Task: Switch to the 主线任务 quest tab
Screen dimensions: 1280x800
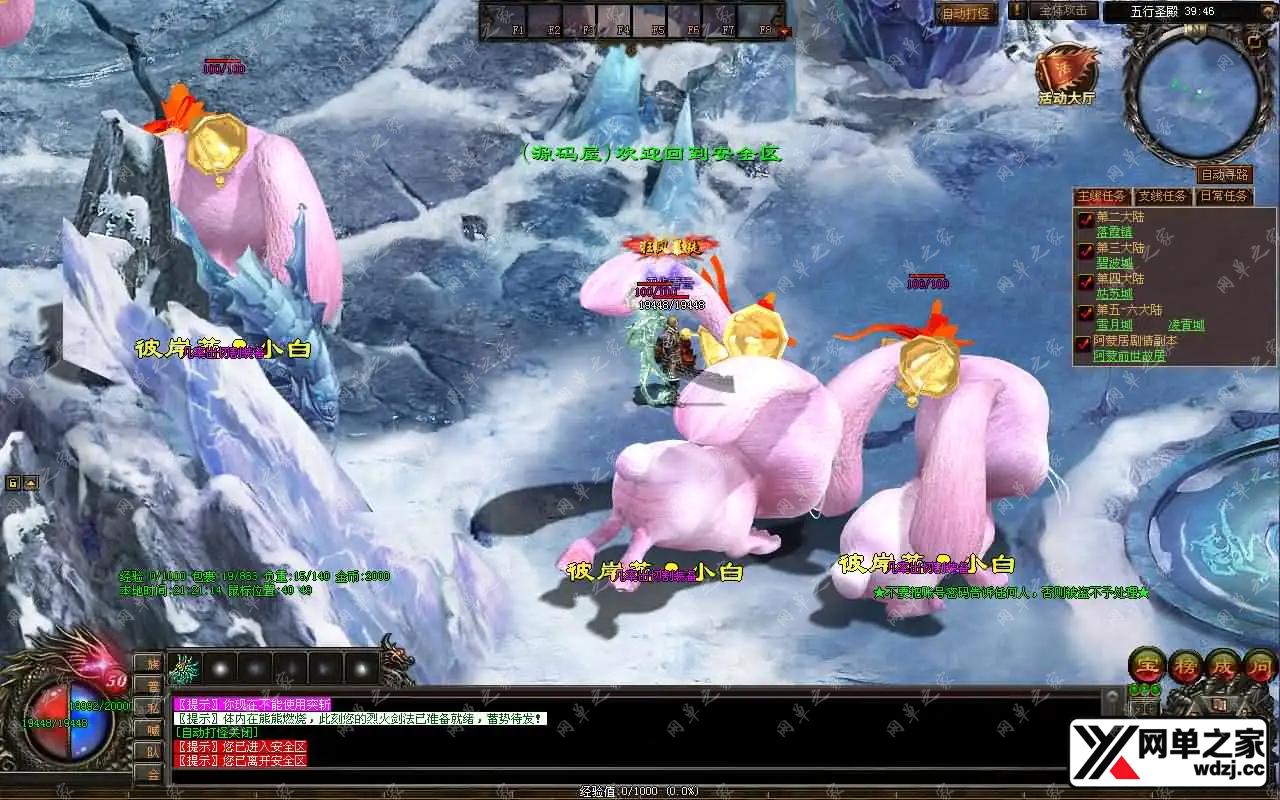Action: point(1102,196)
